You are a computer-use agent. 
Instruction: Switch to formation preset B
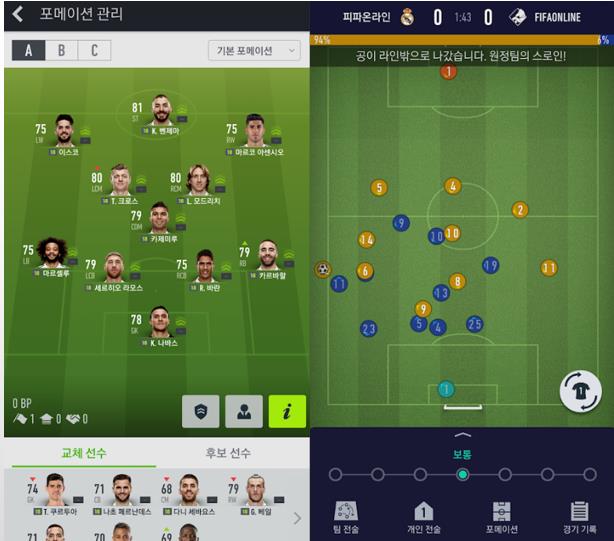(x=61, y=51)
